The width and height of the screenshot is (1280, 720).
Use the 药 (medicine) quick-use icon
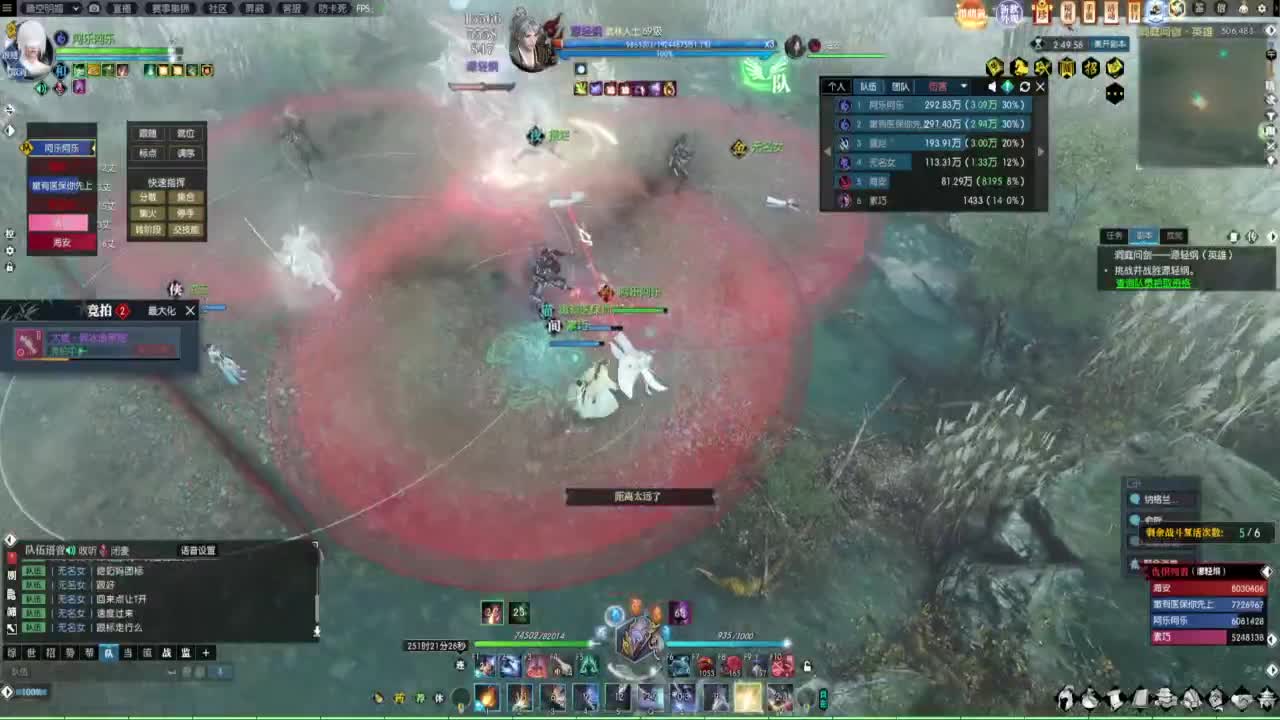point(398,698)
